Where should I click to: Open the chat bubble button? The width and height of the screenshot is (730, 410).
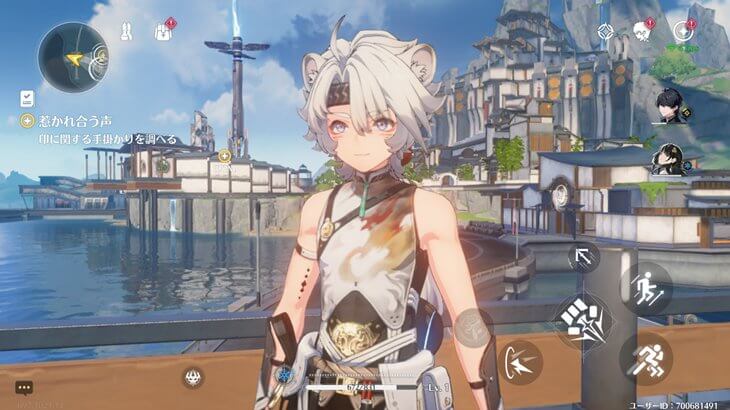click(24, 386)
